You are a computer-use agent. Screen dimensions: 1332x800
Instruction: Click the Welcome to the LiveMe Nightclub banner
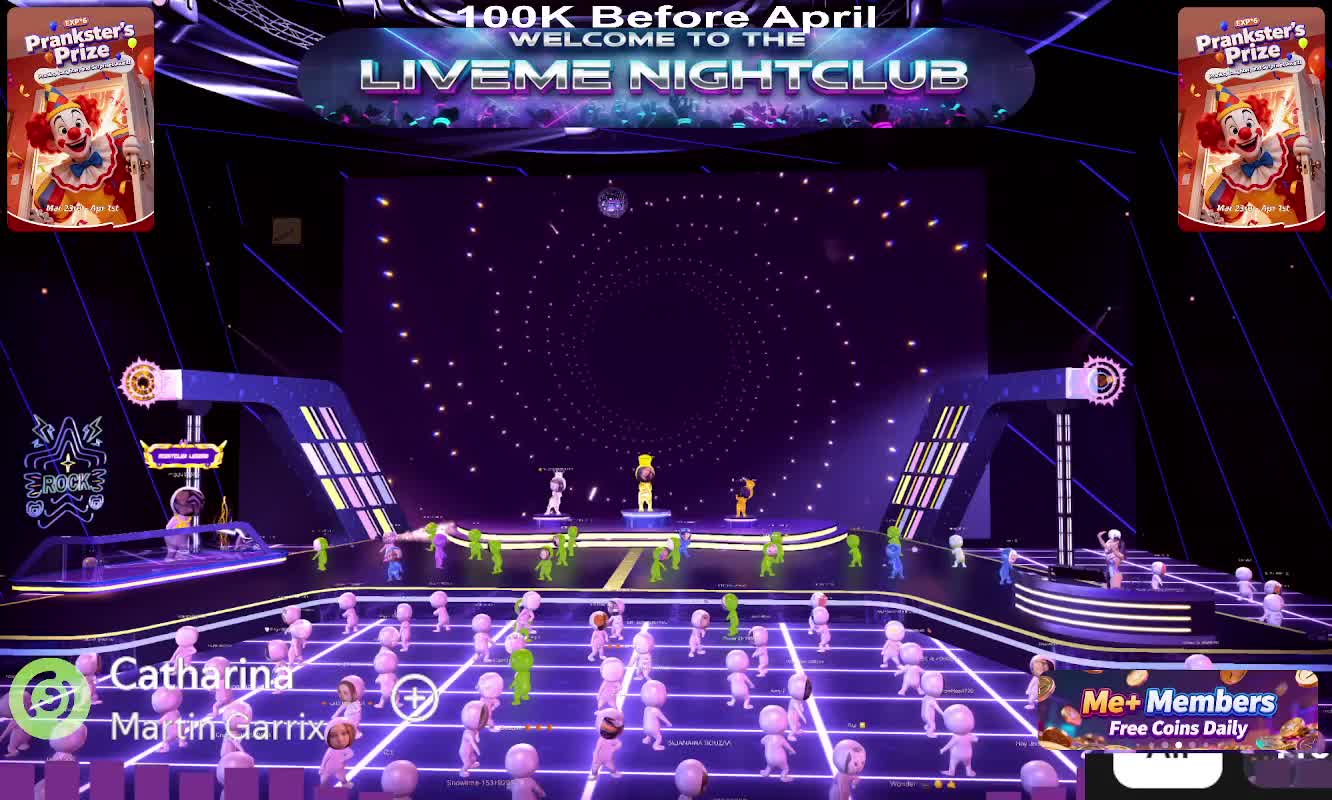pos(664,76)
